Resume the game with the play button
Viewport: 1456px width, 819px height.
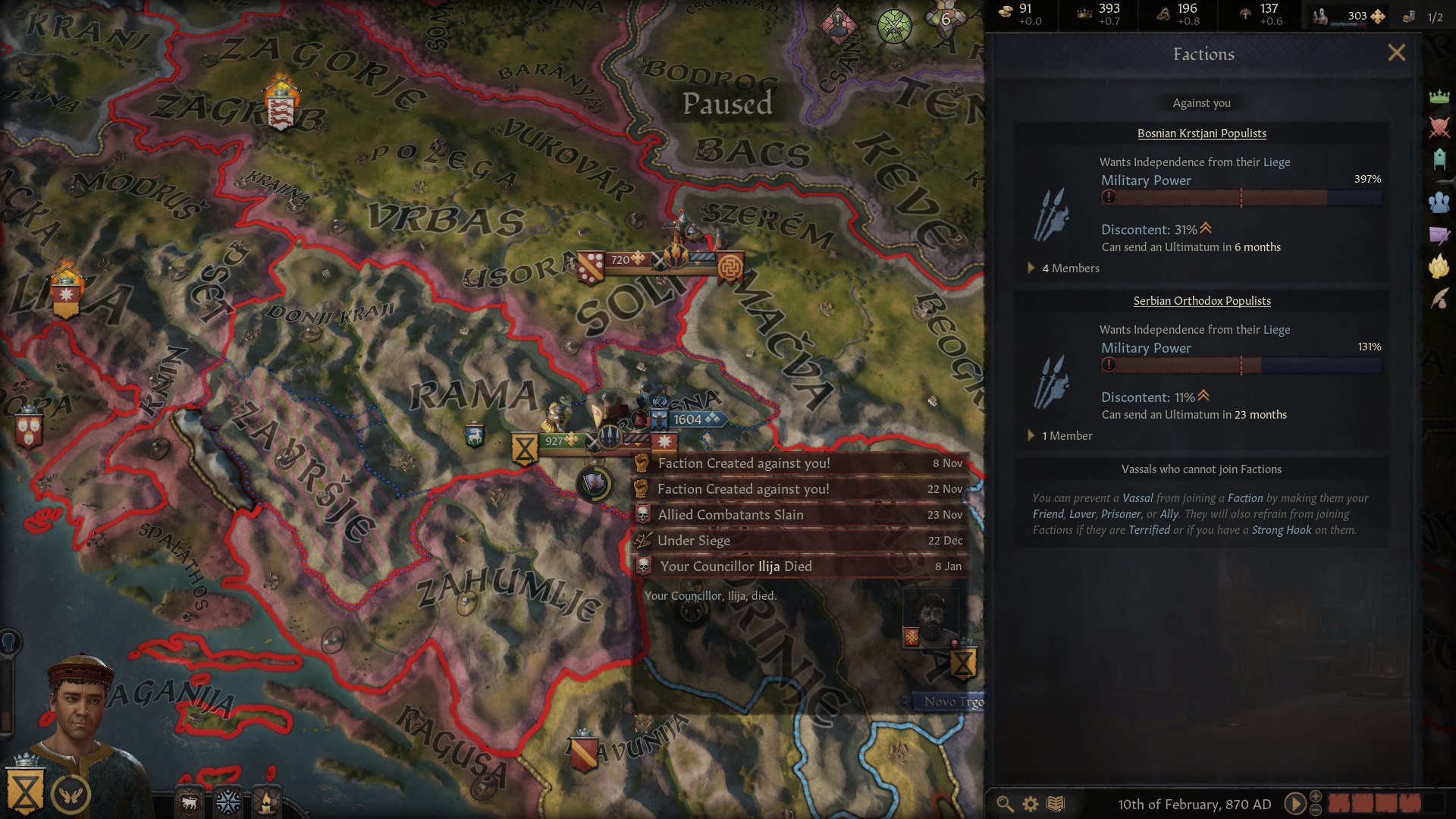click(1294, 804)
